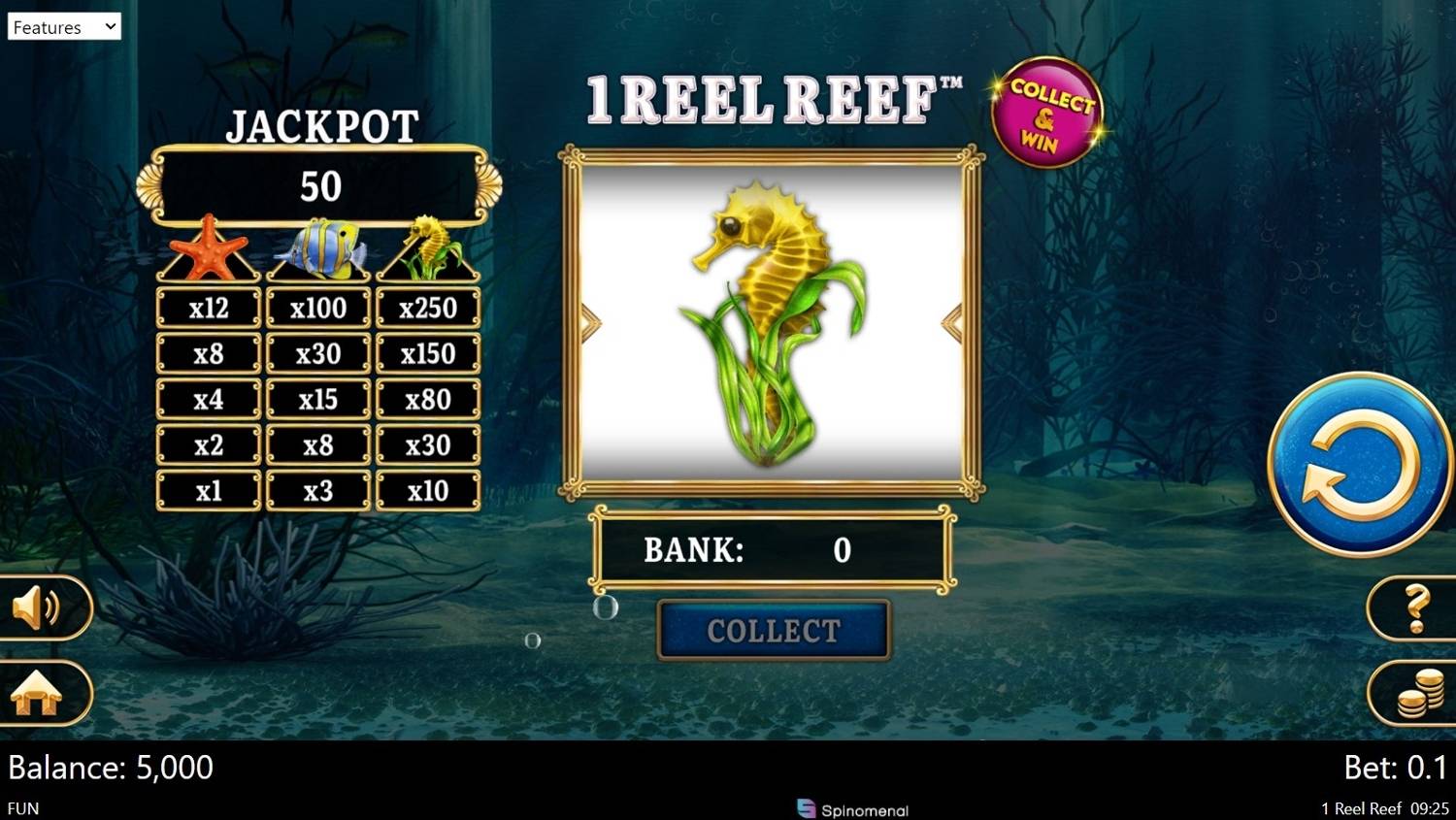This screenshot has width=1456, height=820.
Task: Click the Collect & Win badge
Action: click(x=1048, y=112)
